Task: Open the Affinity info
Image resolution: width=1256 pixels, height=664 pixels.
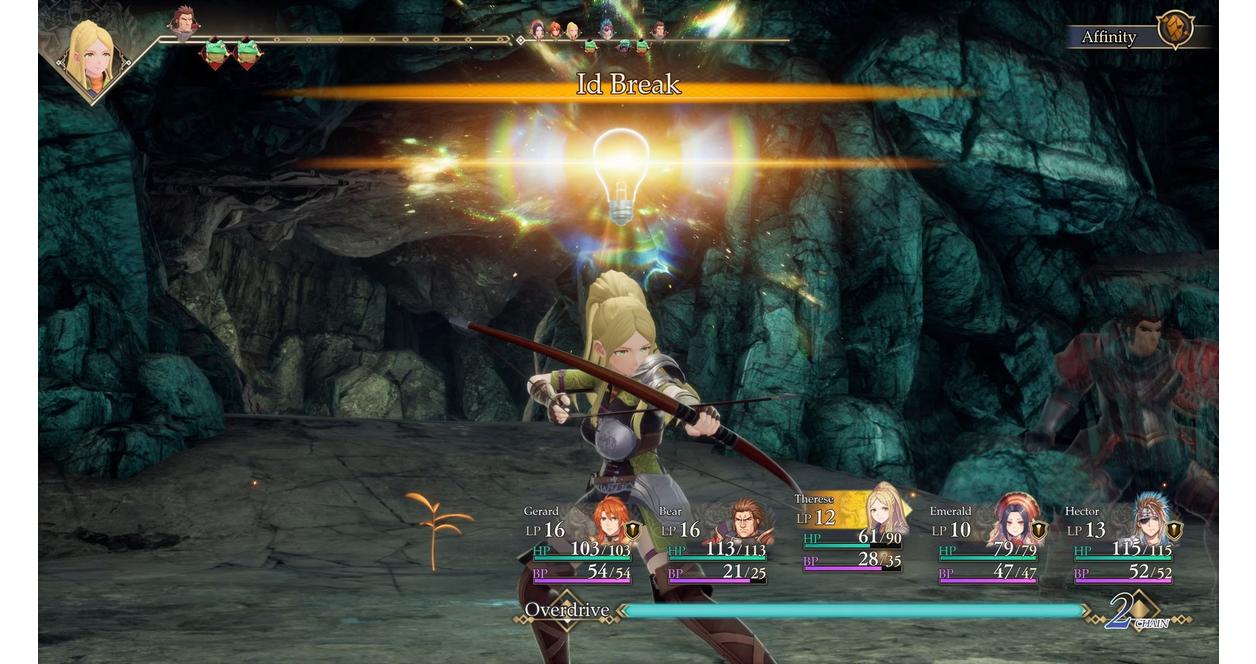Action: click(1140, 36)
